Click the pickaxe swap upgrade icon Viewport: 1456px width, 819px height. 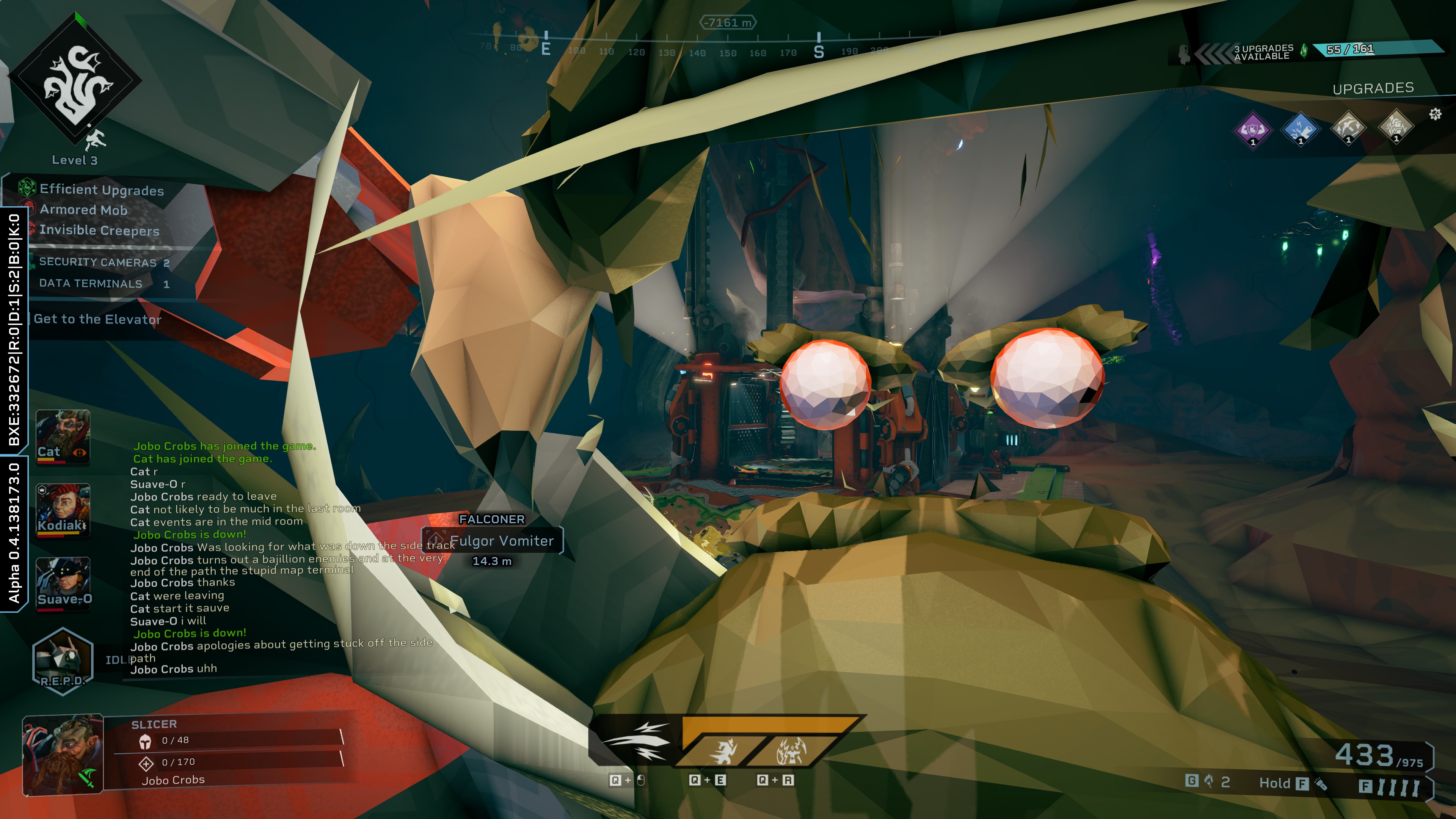click(x=1348, y=128)
